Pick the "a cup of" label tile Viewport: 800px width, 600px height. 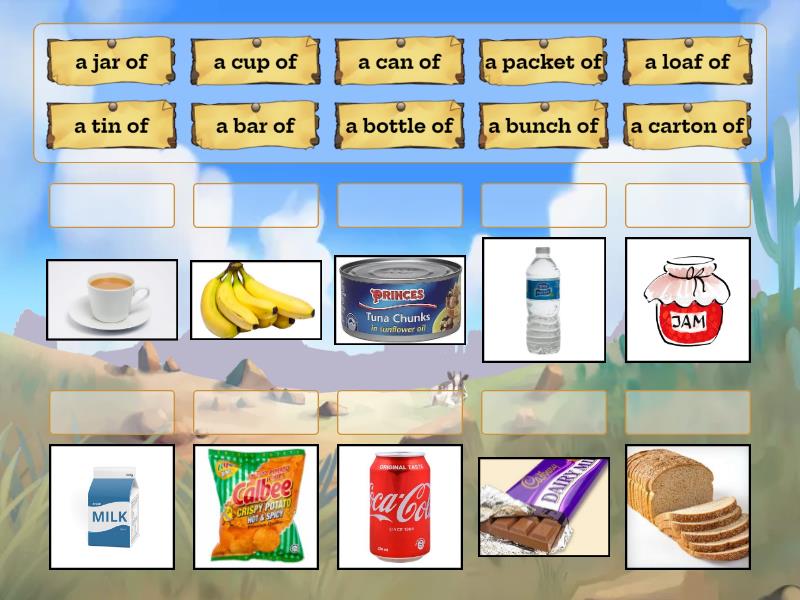(x=255, y=62)
